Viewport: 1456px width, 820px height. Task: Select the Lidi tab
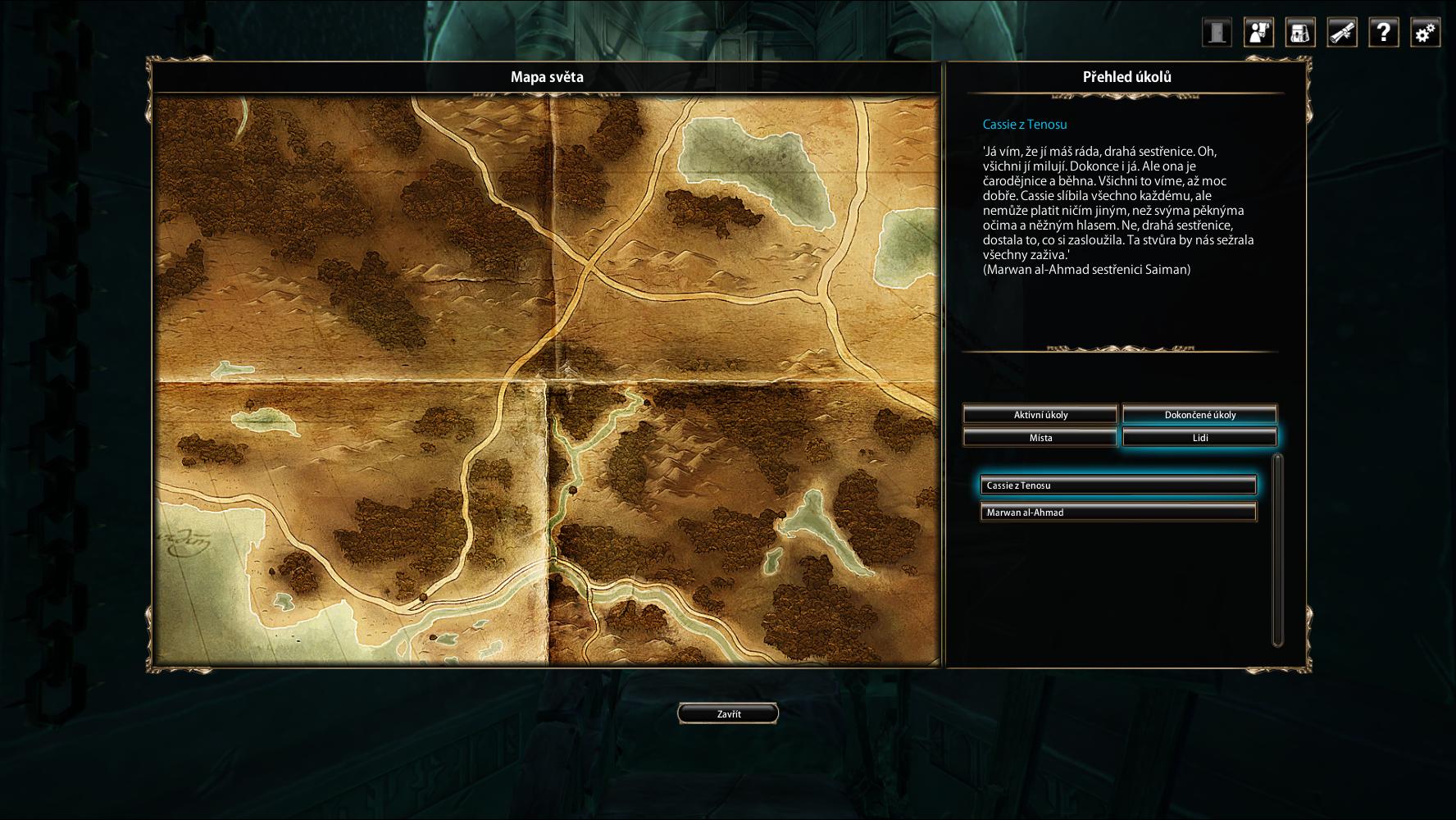(1199, 437)
